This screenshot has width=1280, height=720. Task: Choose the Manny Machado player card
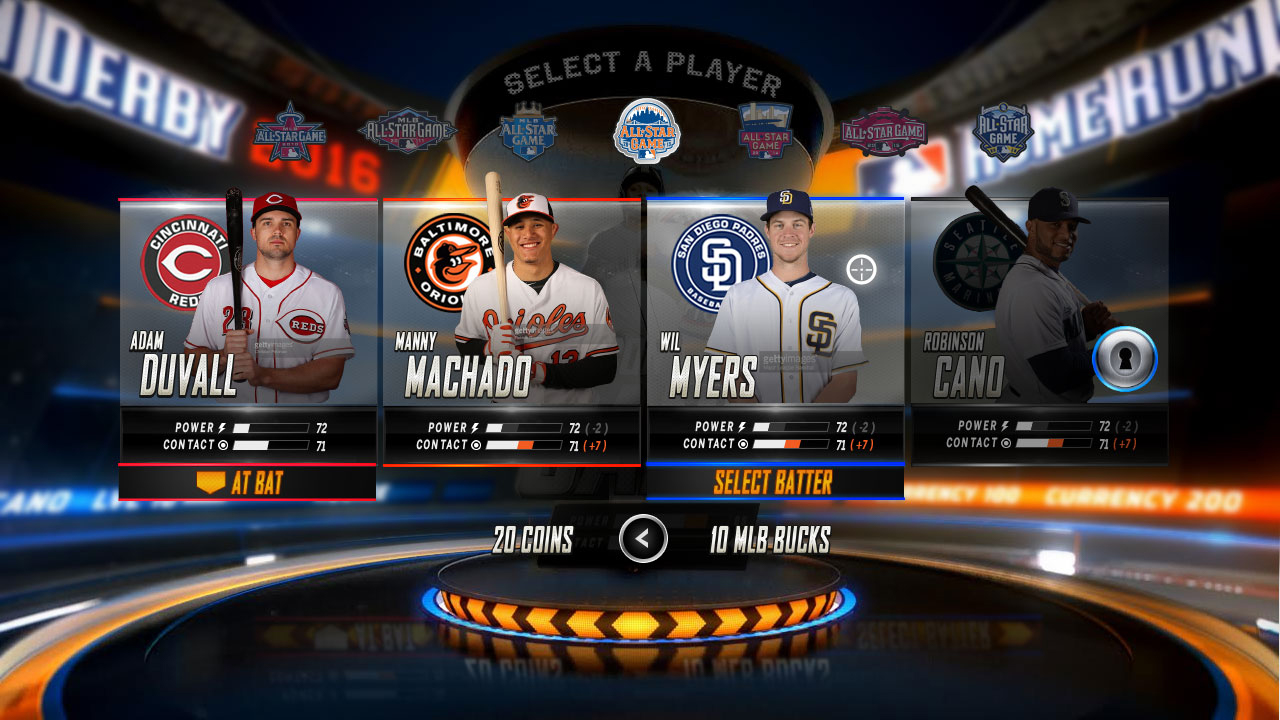(x=511, y=302)
